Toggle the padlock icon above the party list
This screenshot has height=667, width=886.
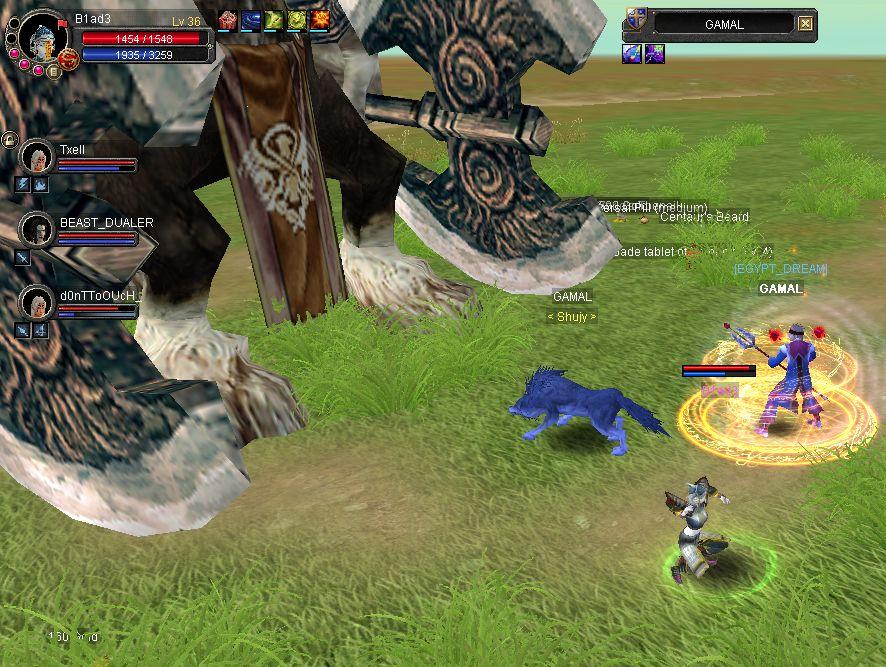pyautogui.click(x=9, y=139)
